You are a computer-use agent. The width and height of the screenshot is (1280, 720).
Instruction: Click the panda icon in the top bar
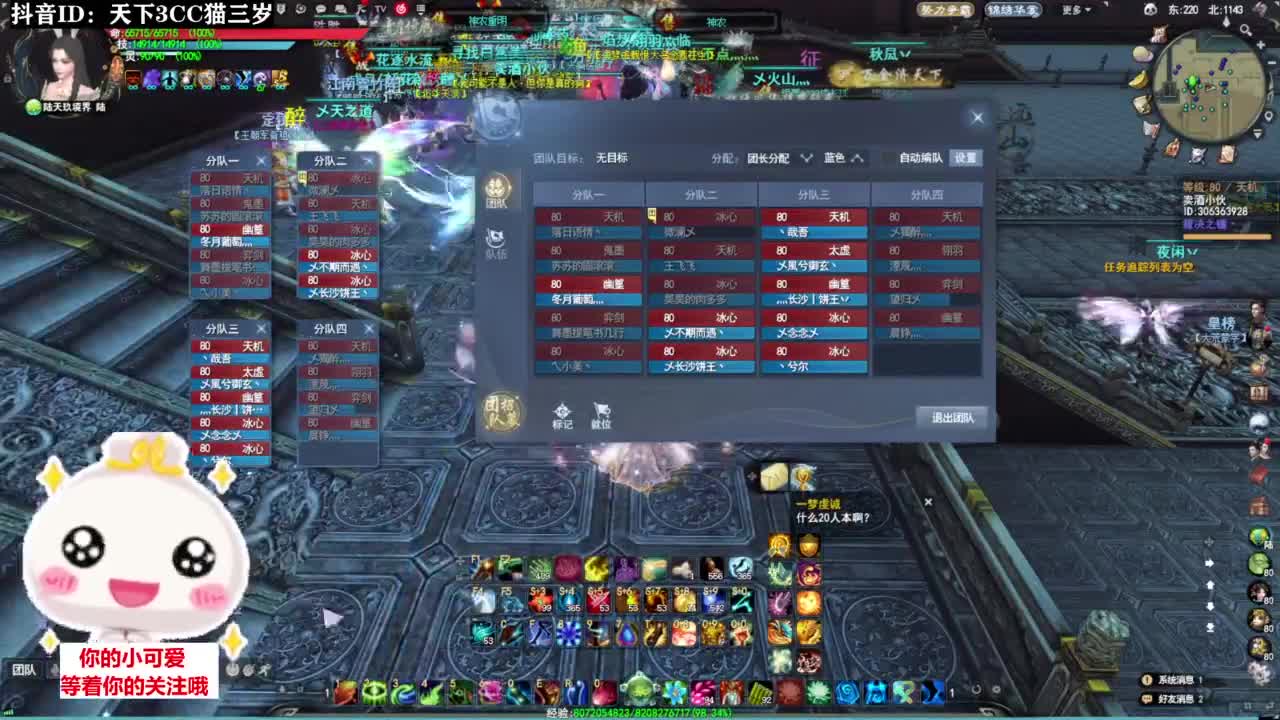[x=1151, y=9]
